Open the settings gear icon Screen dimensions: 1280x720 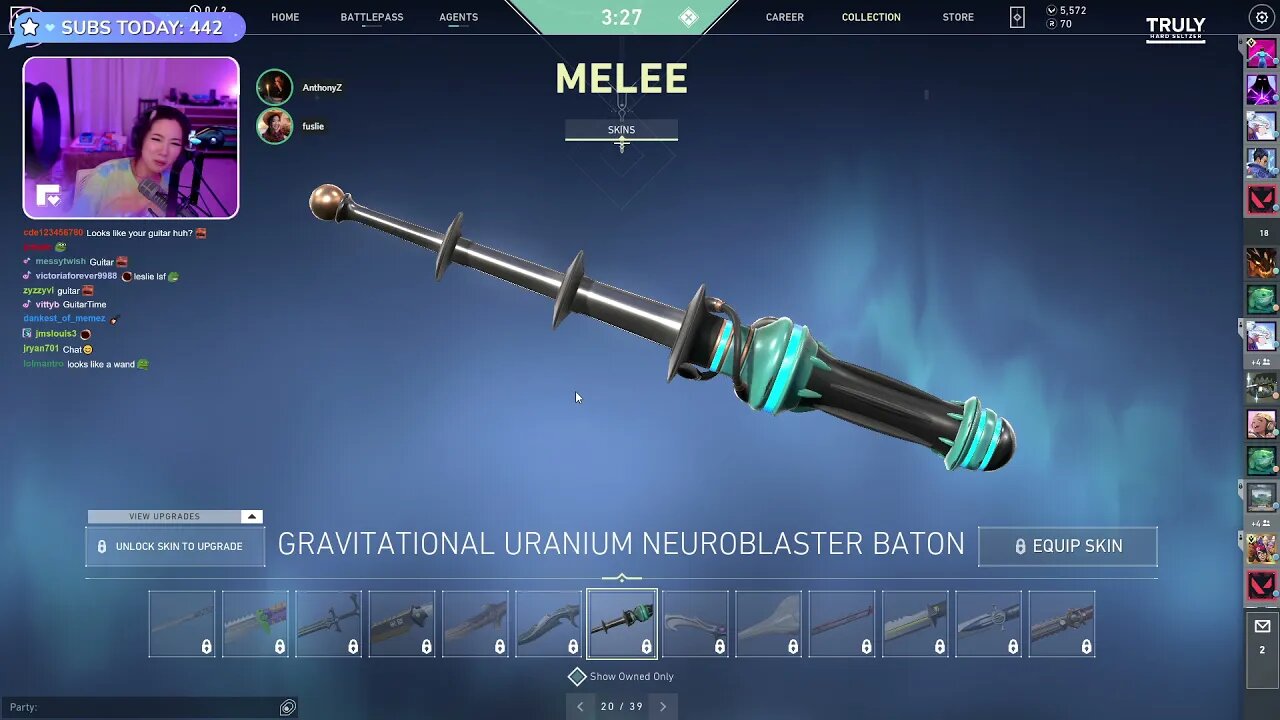pyautogui.click(x=1261, y=18)
